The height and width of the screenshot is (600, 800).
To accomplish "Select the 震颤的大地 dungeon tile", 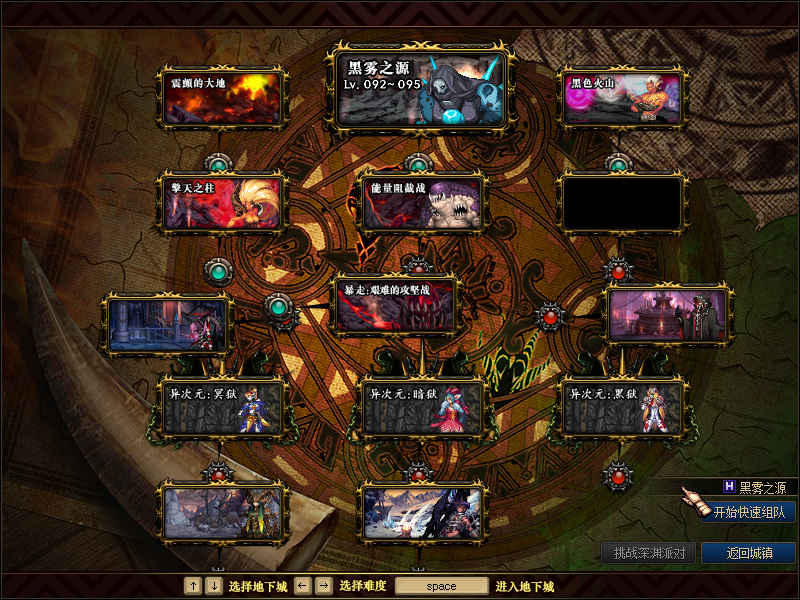I will [x=222, y=97].
